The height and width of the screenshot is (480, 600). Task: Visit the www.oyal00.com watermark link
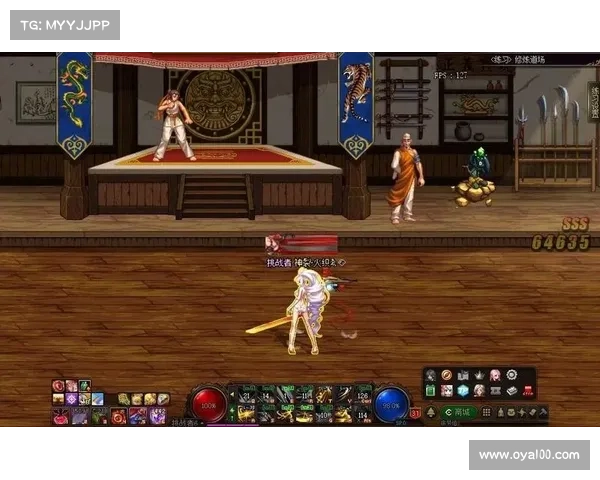click(529, 455)
